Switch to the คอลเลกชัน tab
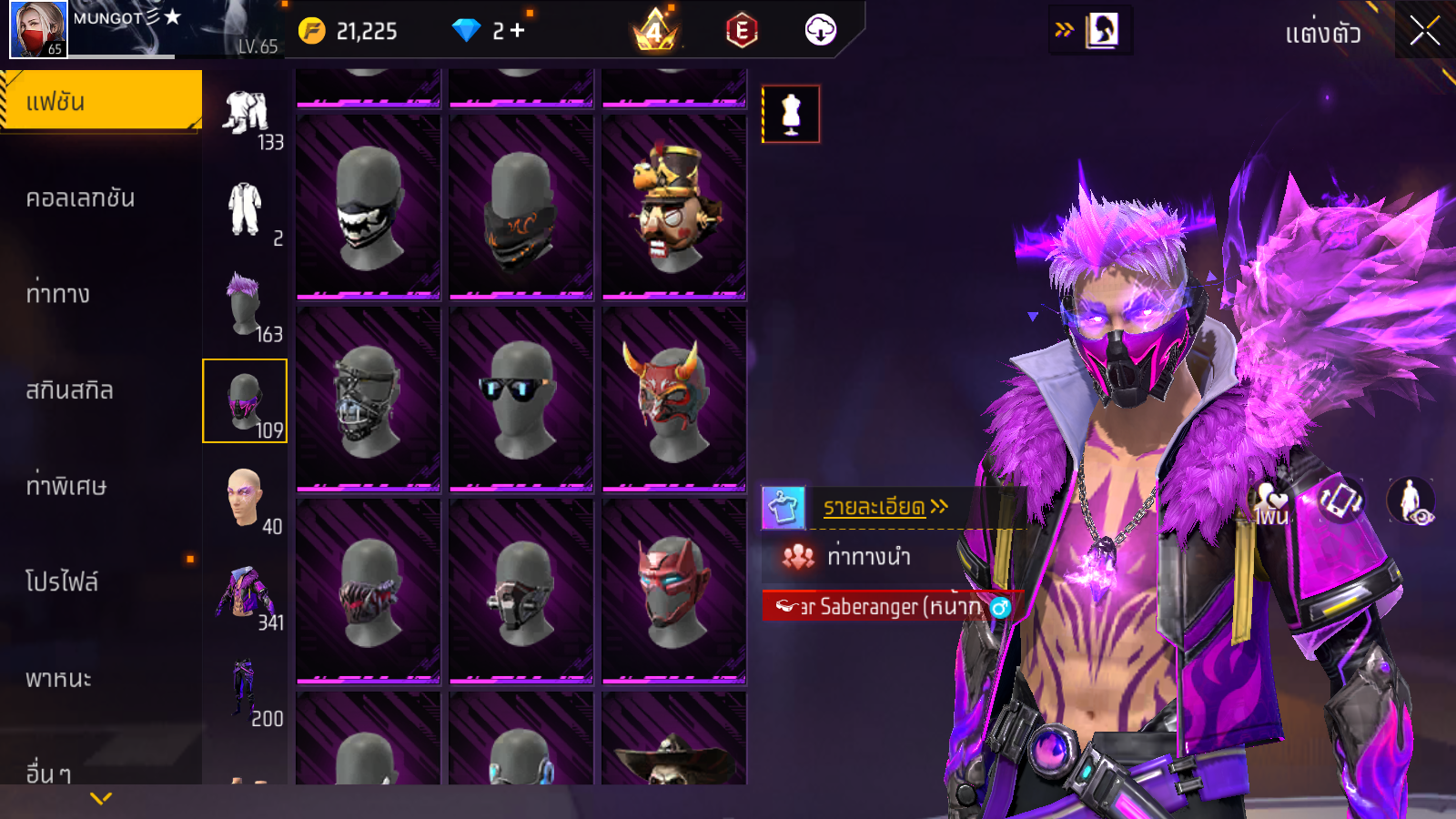 [80, 198]
